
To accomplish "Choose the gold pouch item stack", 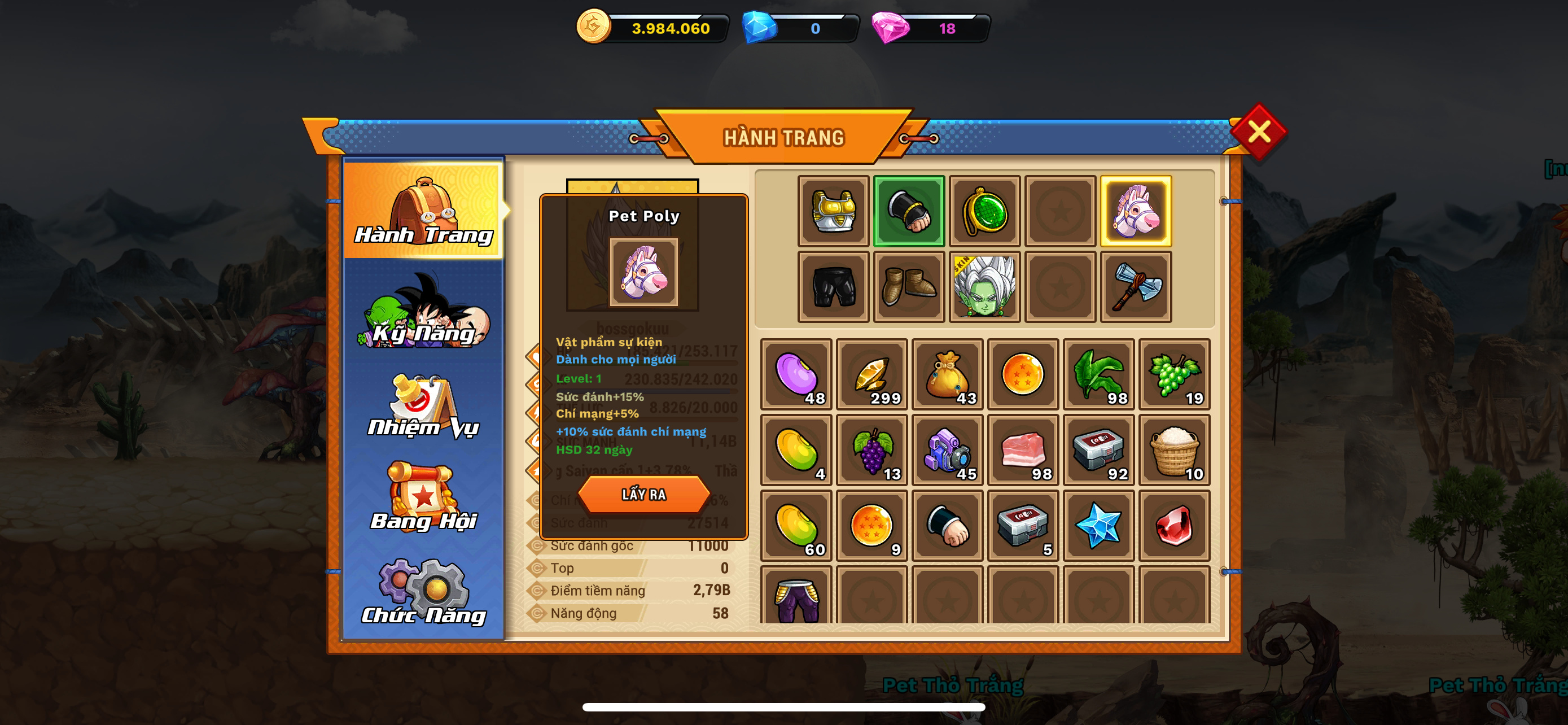I will tap(947, 374).
